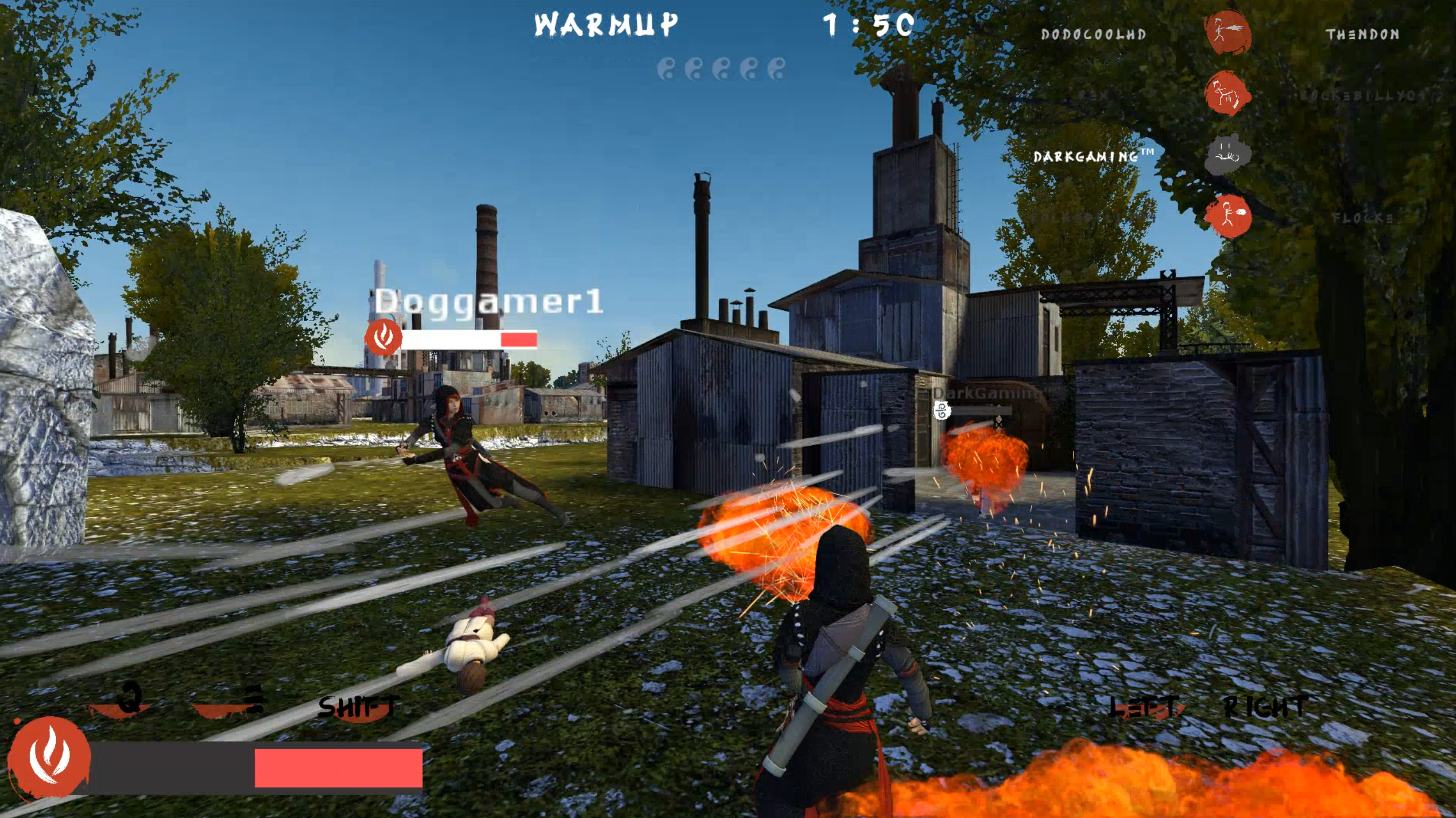1456x818 pixels.
Task: Select the faded FLOCKE player name
Action: [1362, 218]
